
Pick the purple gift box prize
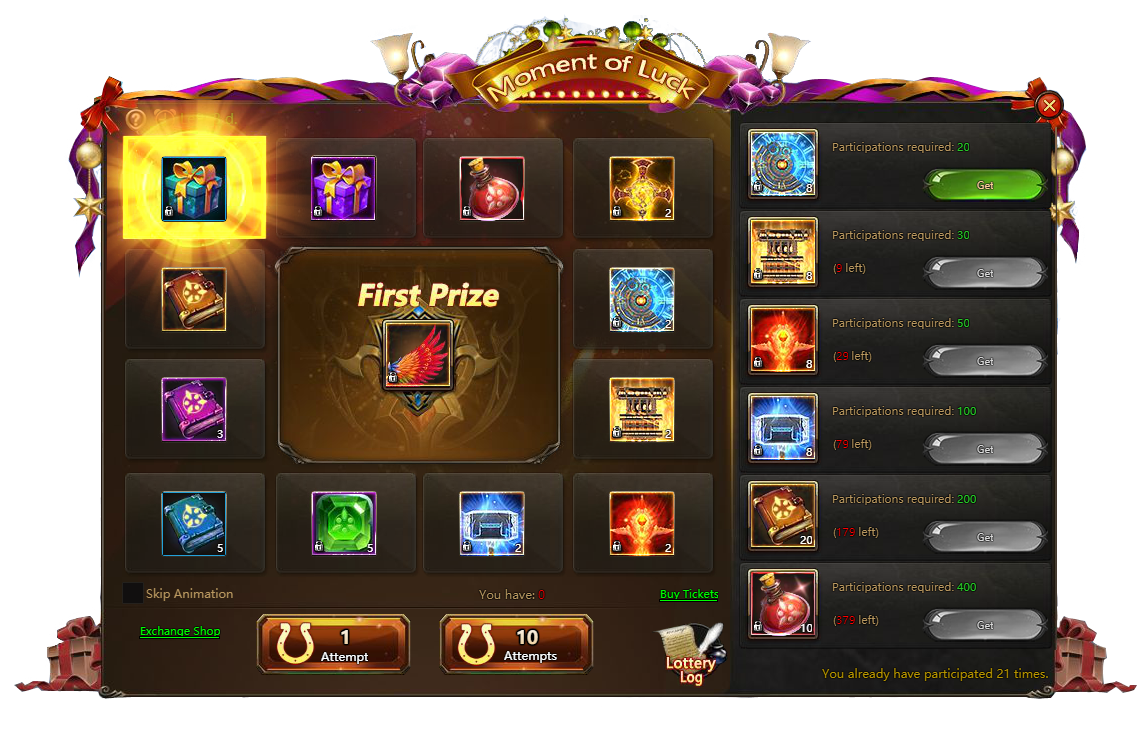343,188
